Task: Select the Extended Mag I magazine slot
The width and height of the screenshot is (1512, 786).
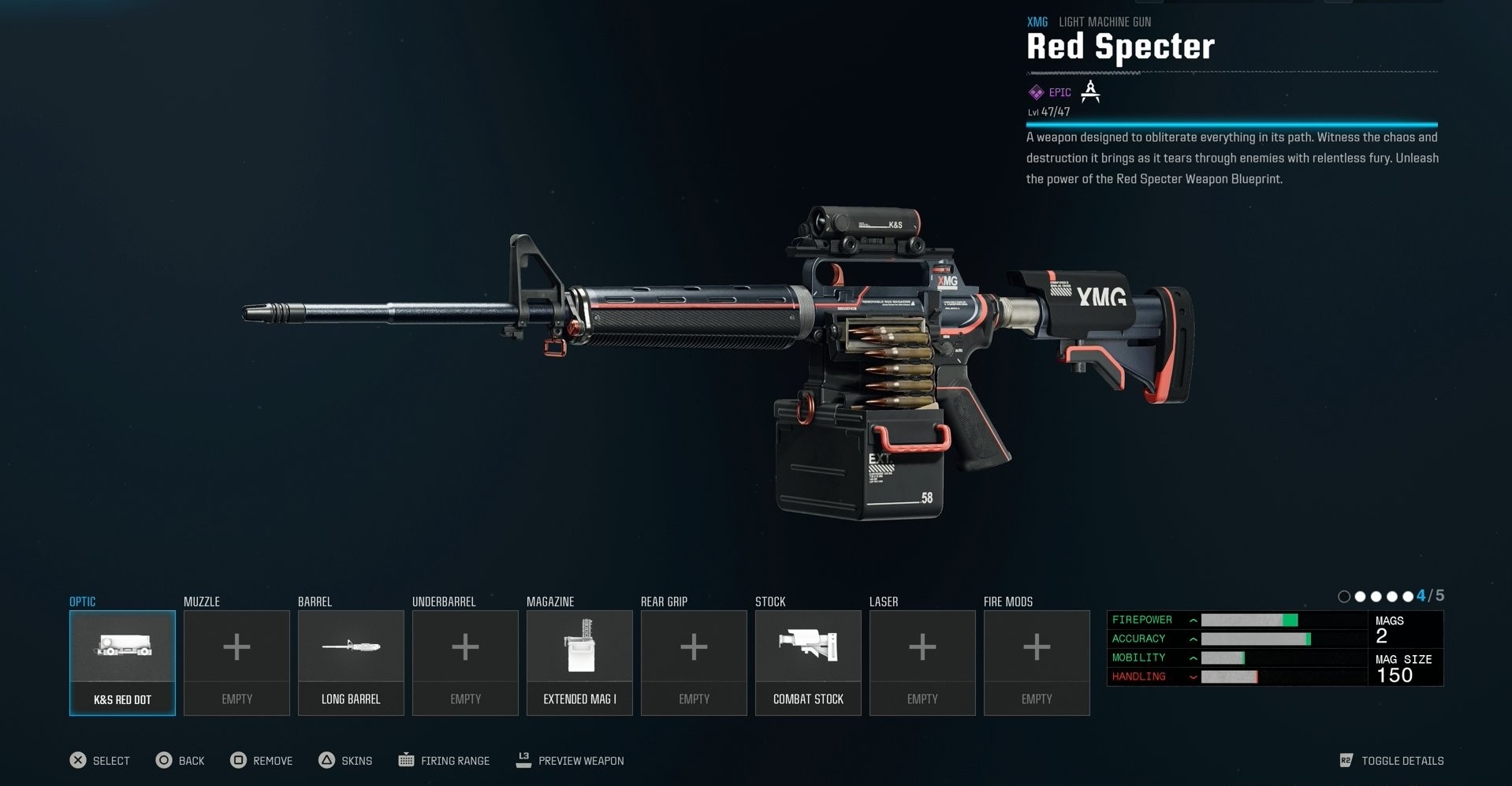Action: (579, 662)
